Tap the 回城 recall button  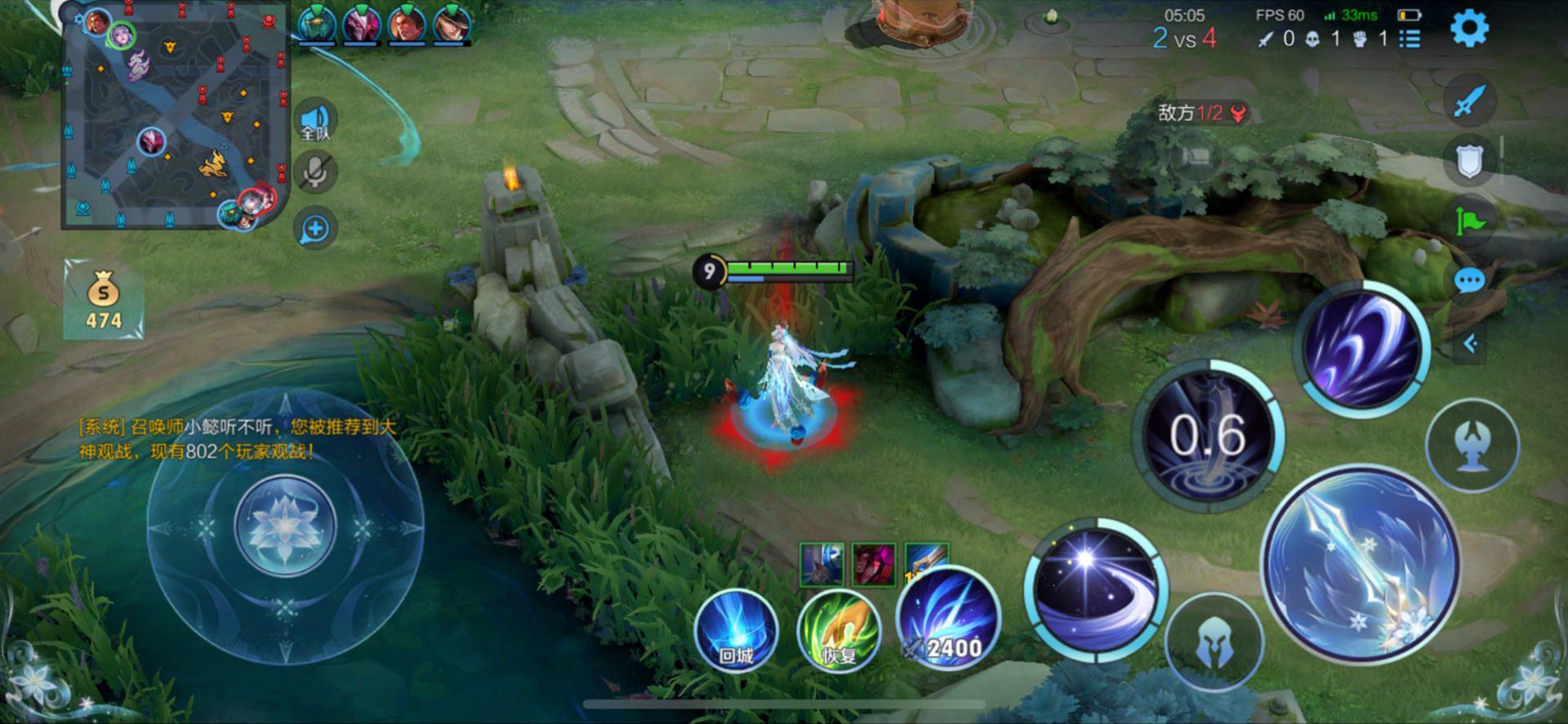[x=736, y=630]
